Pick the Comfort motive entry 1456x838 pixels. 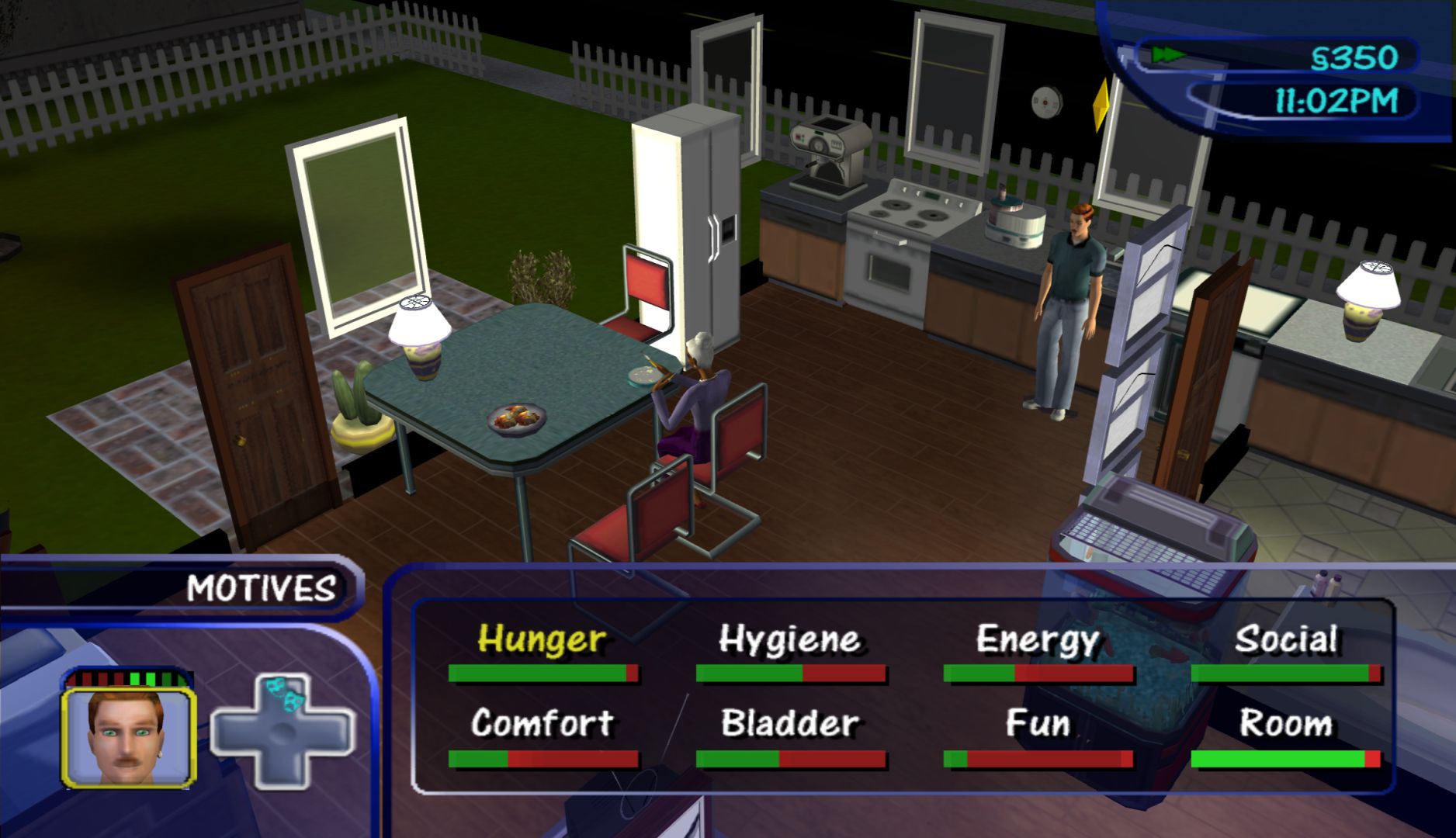542,724
